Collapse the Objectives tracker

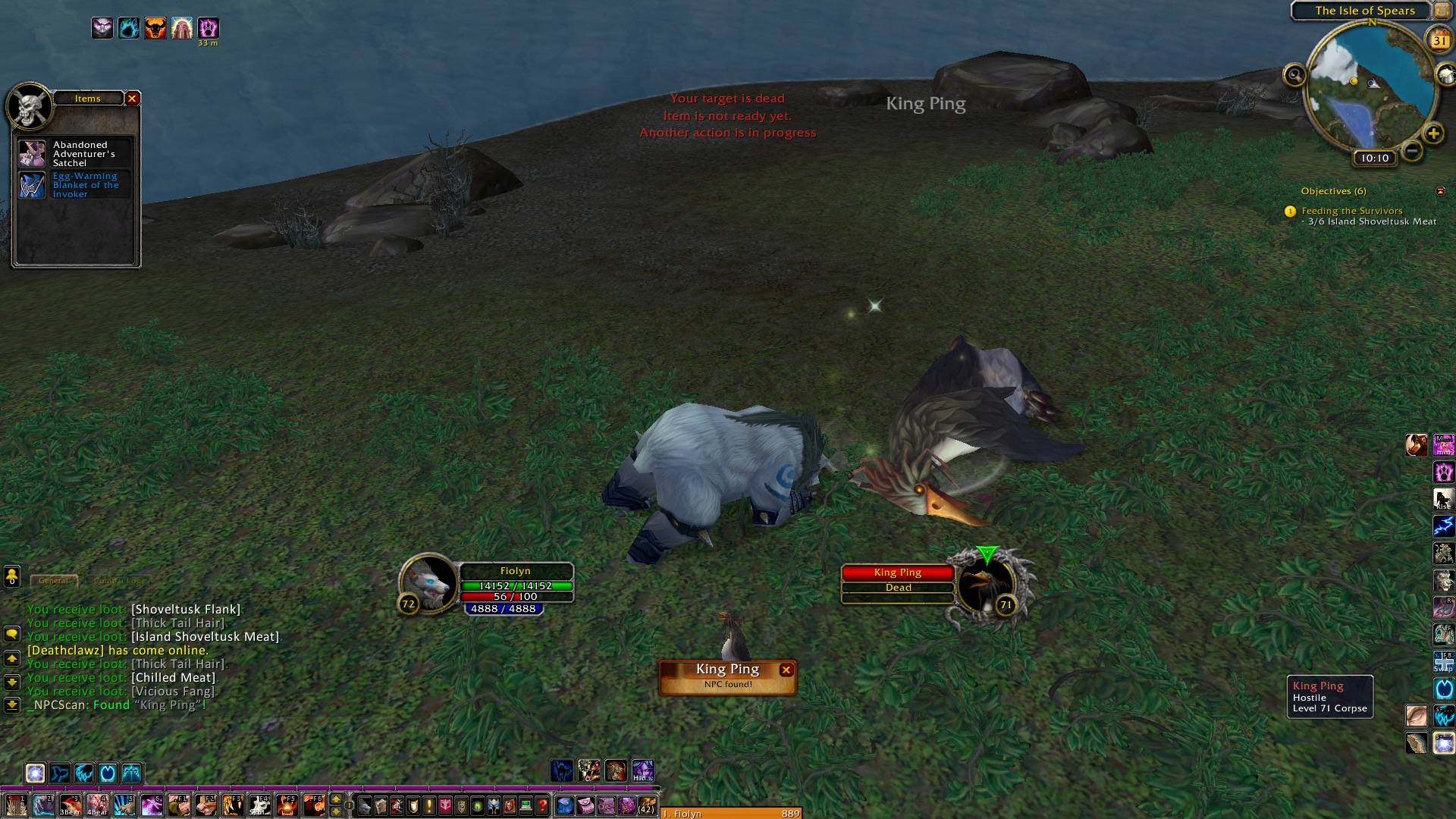coord(1440,191)
